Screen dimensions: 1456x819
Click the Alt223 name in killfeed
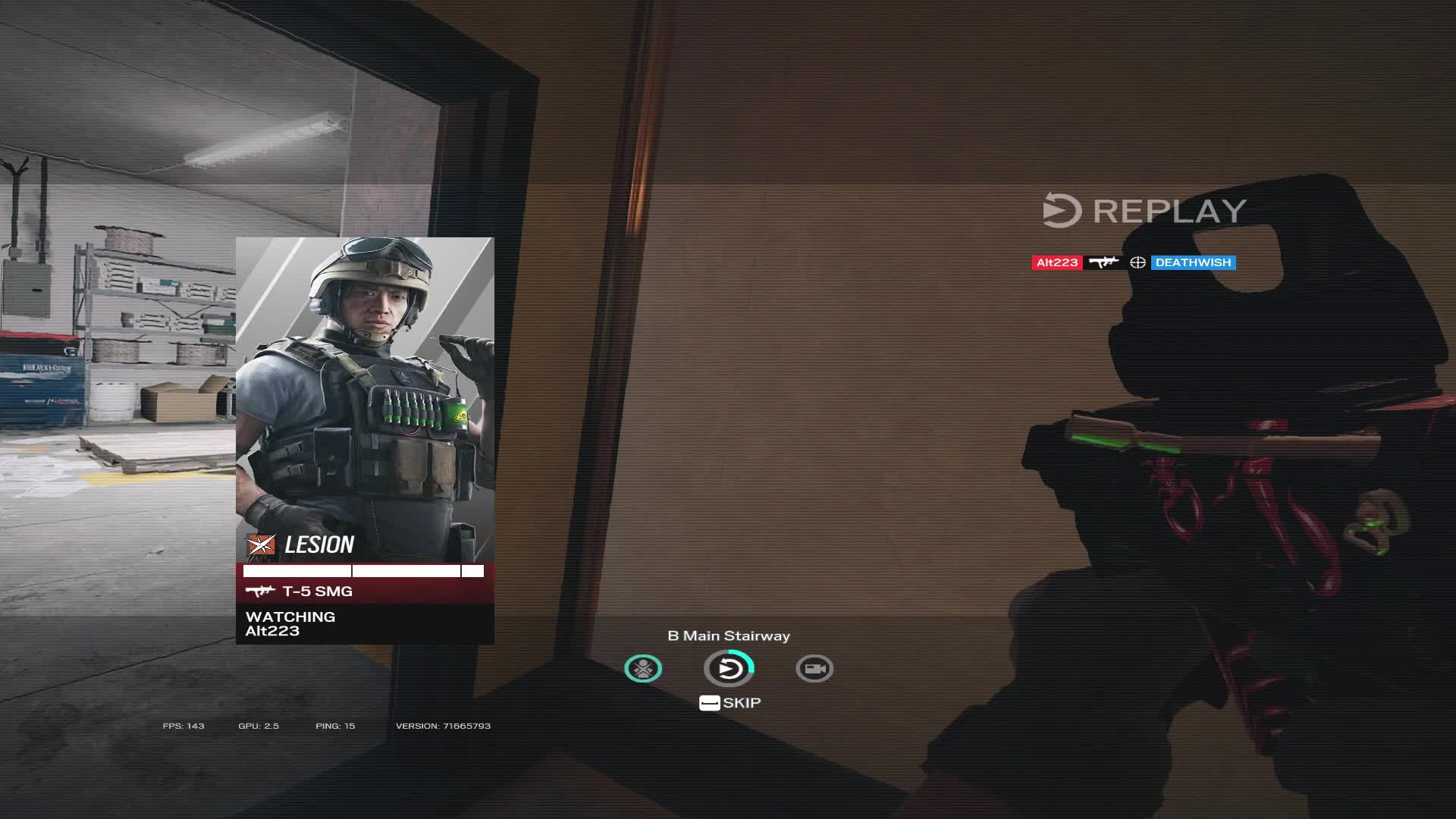(x=1056, y=262)
